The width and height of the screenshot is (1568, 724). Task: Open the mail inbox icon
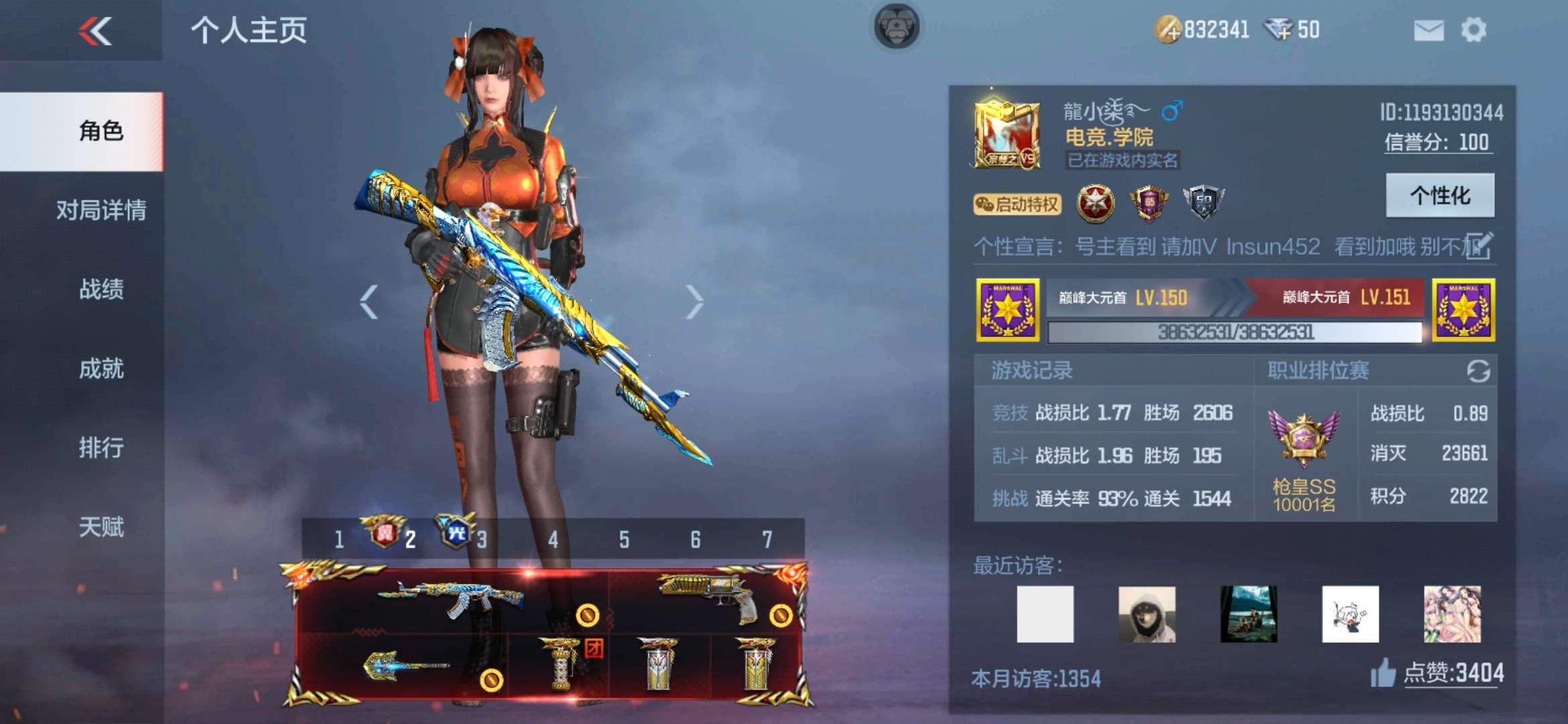pos(1429,30)
